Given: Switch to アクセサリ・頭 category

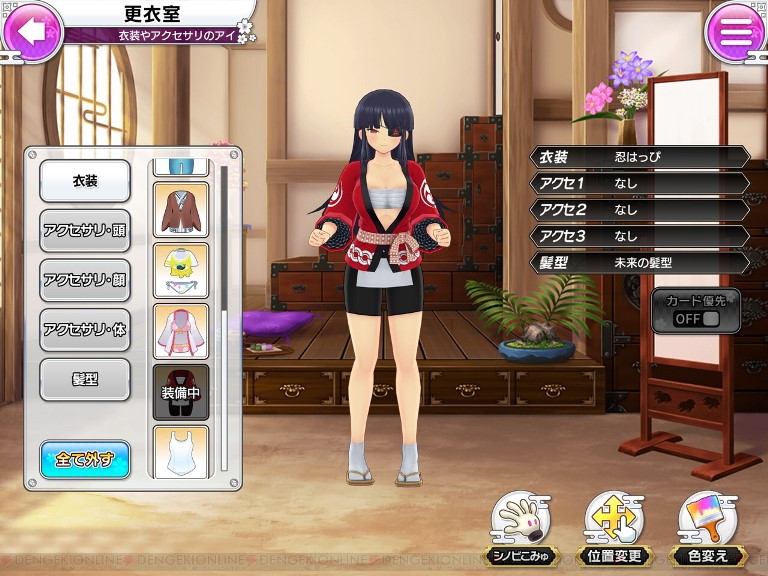Looking at the screenshot, I should click(85, 229).
